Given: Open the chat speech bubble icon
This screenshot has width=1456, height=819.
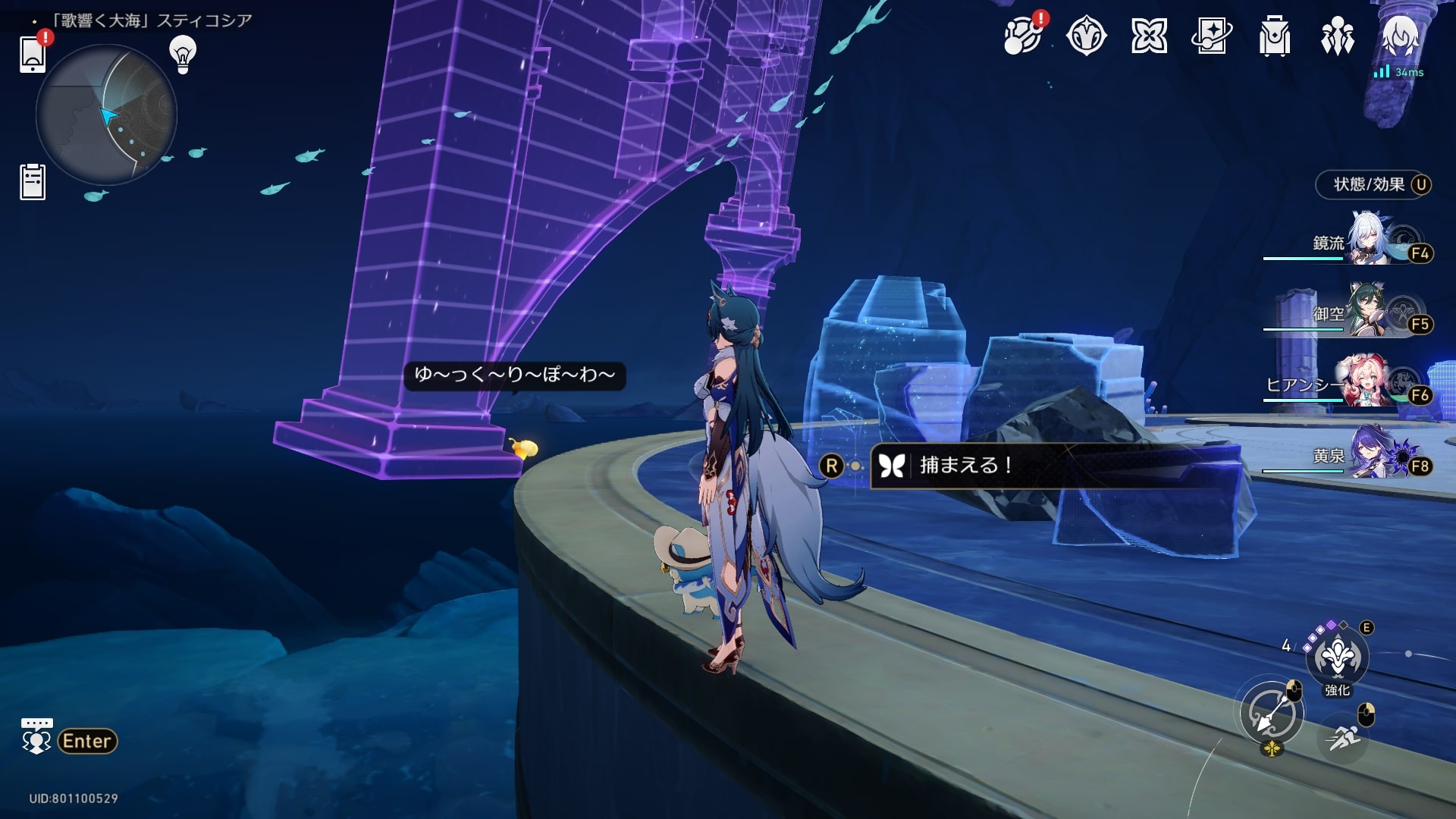Looking at the screenshot, I should (36, 737).
